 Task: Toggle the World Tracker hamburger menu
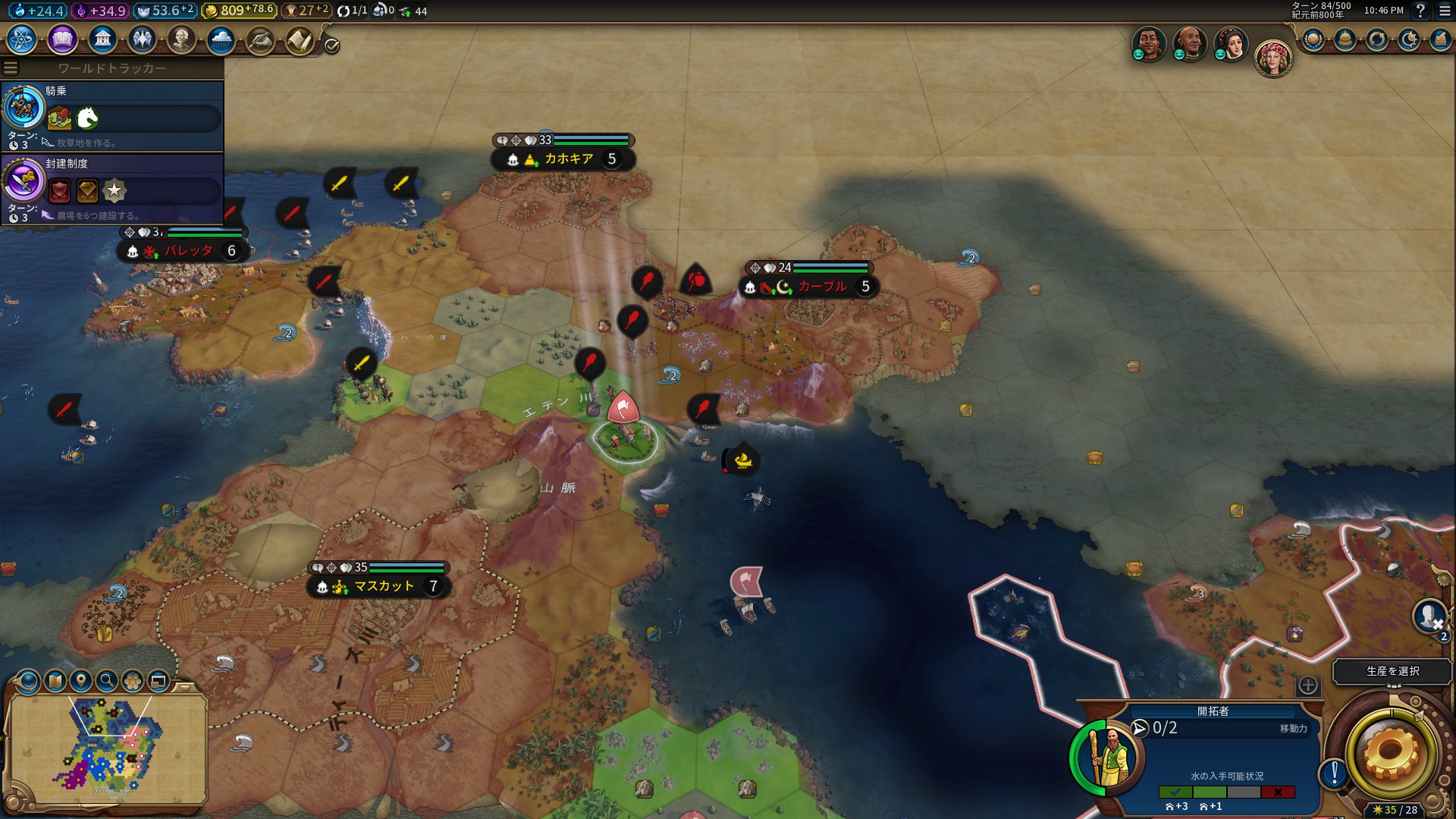click(x=11, y=68)
